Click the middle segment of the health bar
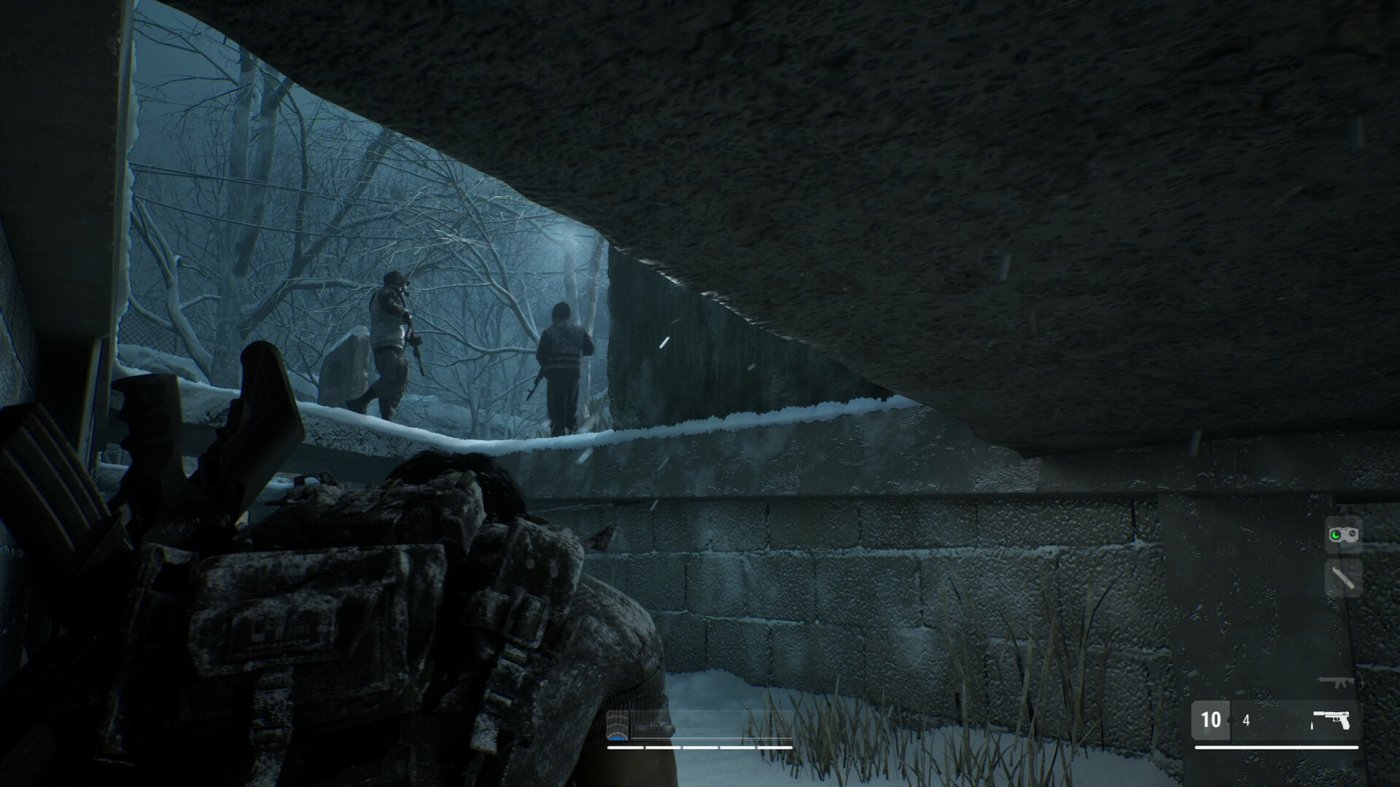1400x787 pixels. (700, 748)
